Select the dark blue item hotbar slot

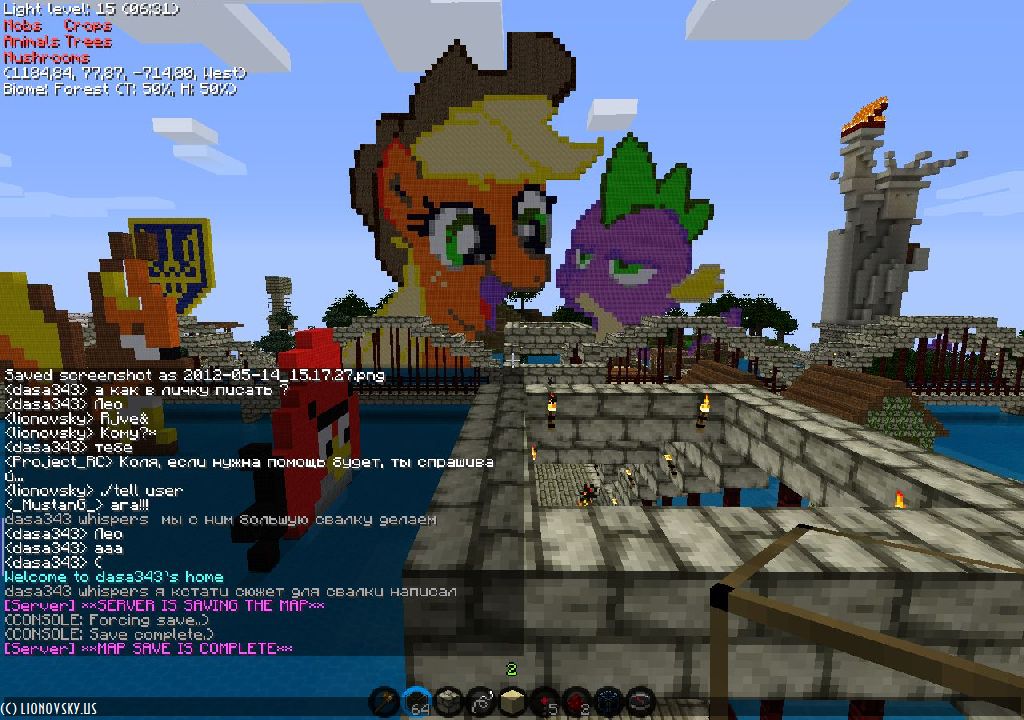click(606, 702)
